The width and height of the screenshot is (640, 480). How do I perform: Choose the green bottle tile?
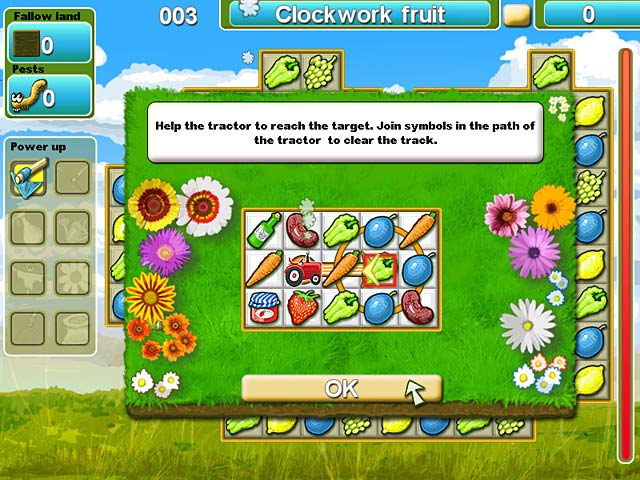(x=263, y=230)
